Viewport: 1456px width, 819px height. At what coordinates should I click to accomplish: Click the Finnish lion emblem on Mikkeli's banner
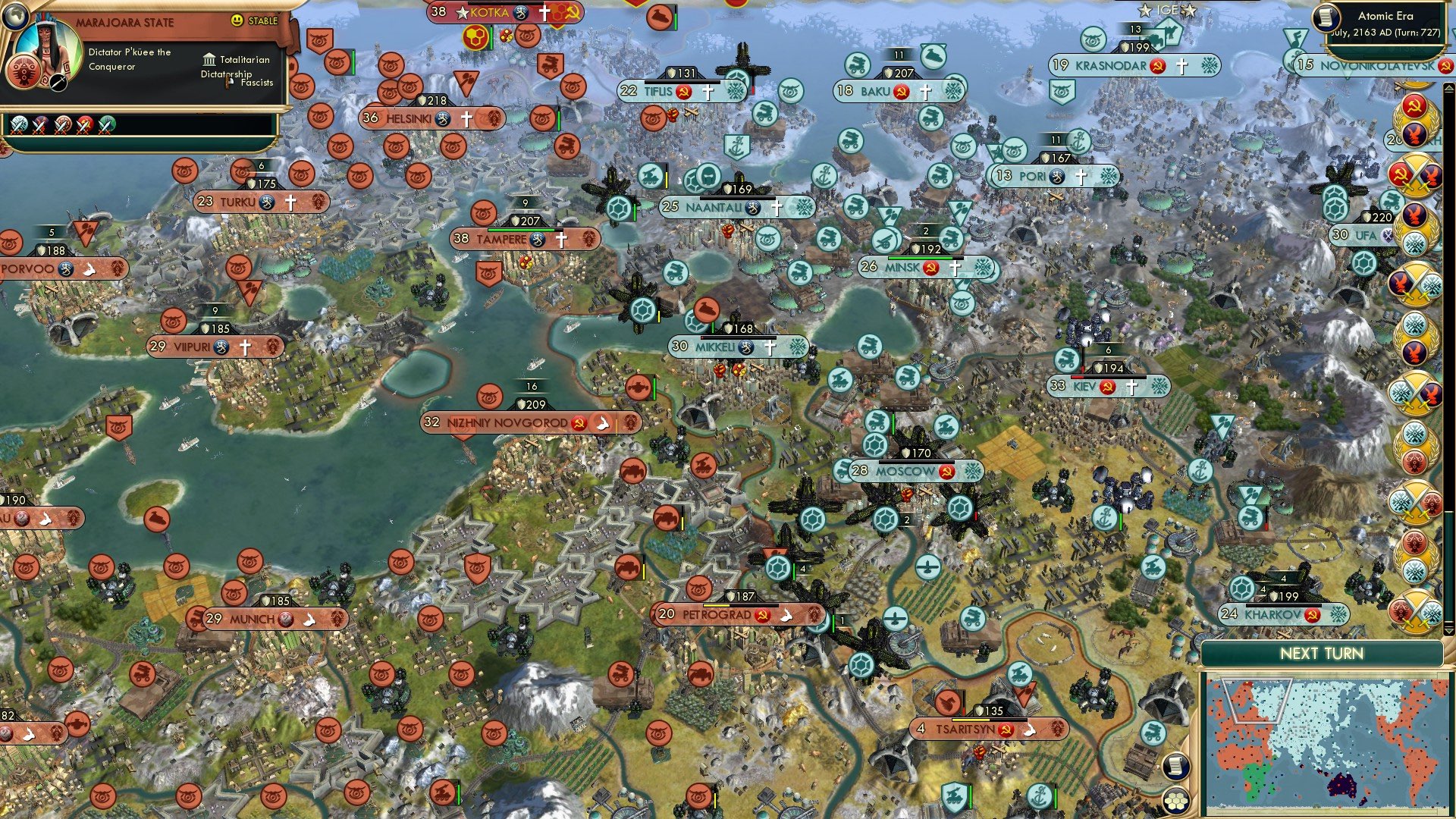pyautogui.click(x=746, y=347)
